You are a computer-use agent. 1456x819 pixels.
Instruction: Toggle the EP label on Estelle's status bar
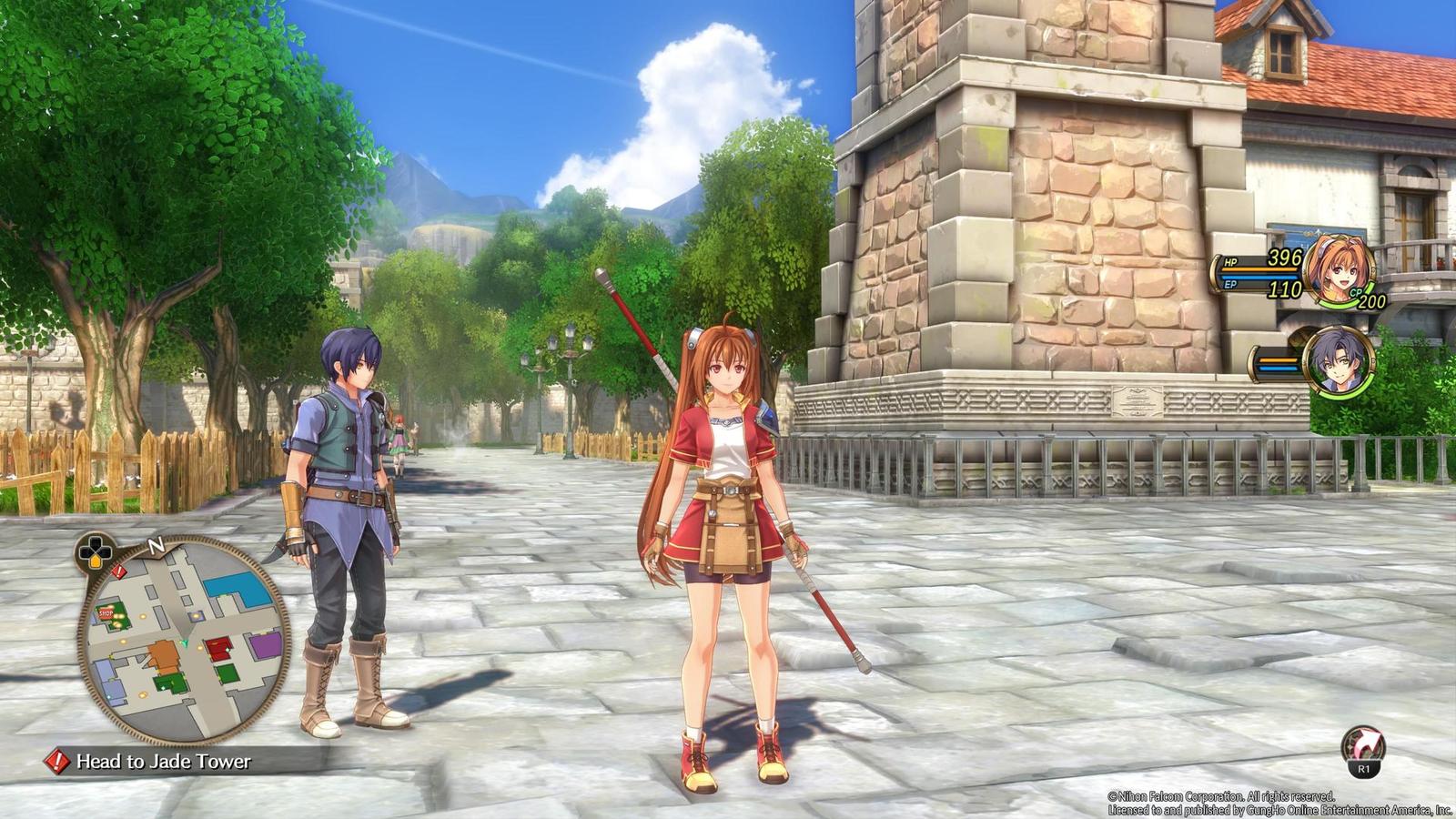tap(1229, 285)
